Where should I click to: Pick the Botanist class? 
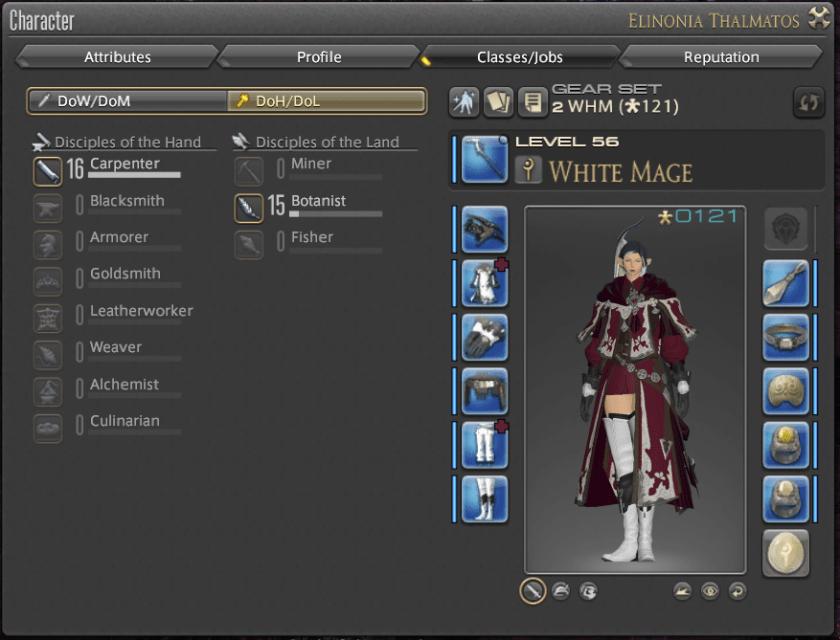tap(318, 202)
